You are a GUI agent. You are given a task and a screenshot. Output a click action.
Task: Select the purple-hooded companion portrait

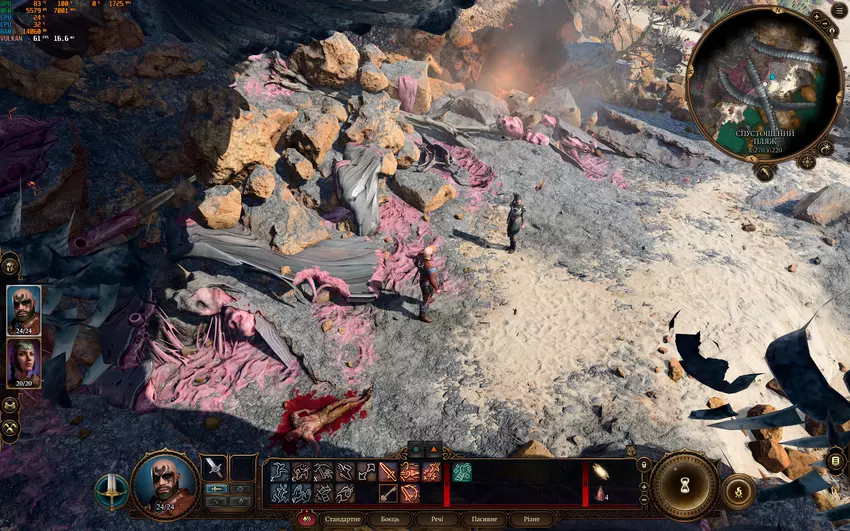24,362
